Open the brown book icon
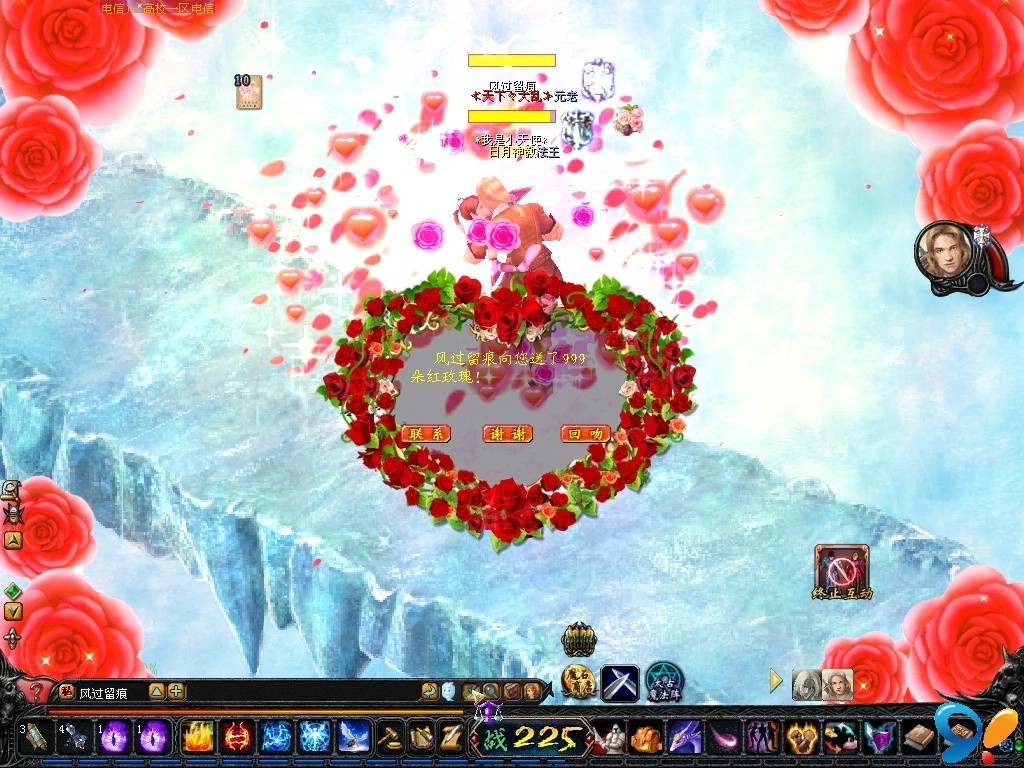The image size is (1024, 768). tap(918, 739)
